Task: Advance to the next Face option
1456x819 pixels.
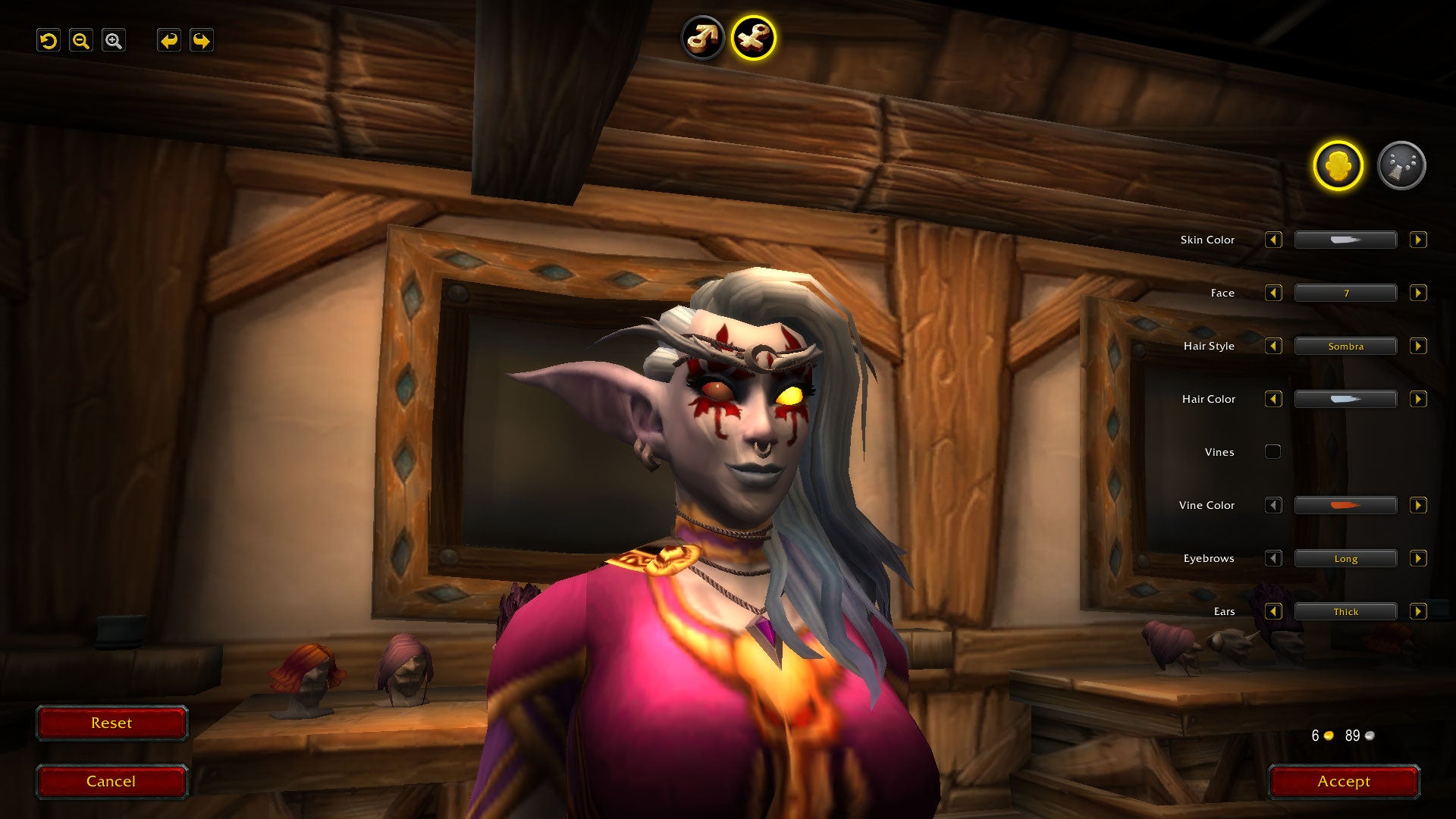Action: (x=1417, y=293)
